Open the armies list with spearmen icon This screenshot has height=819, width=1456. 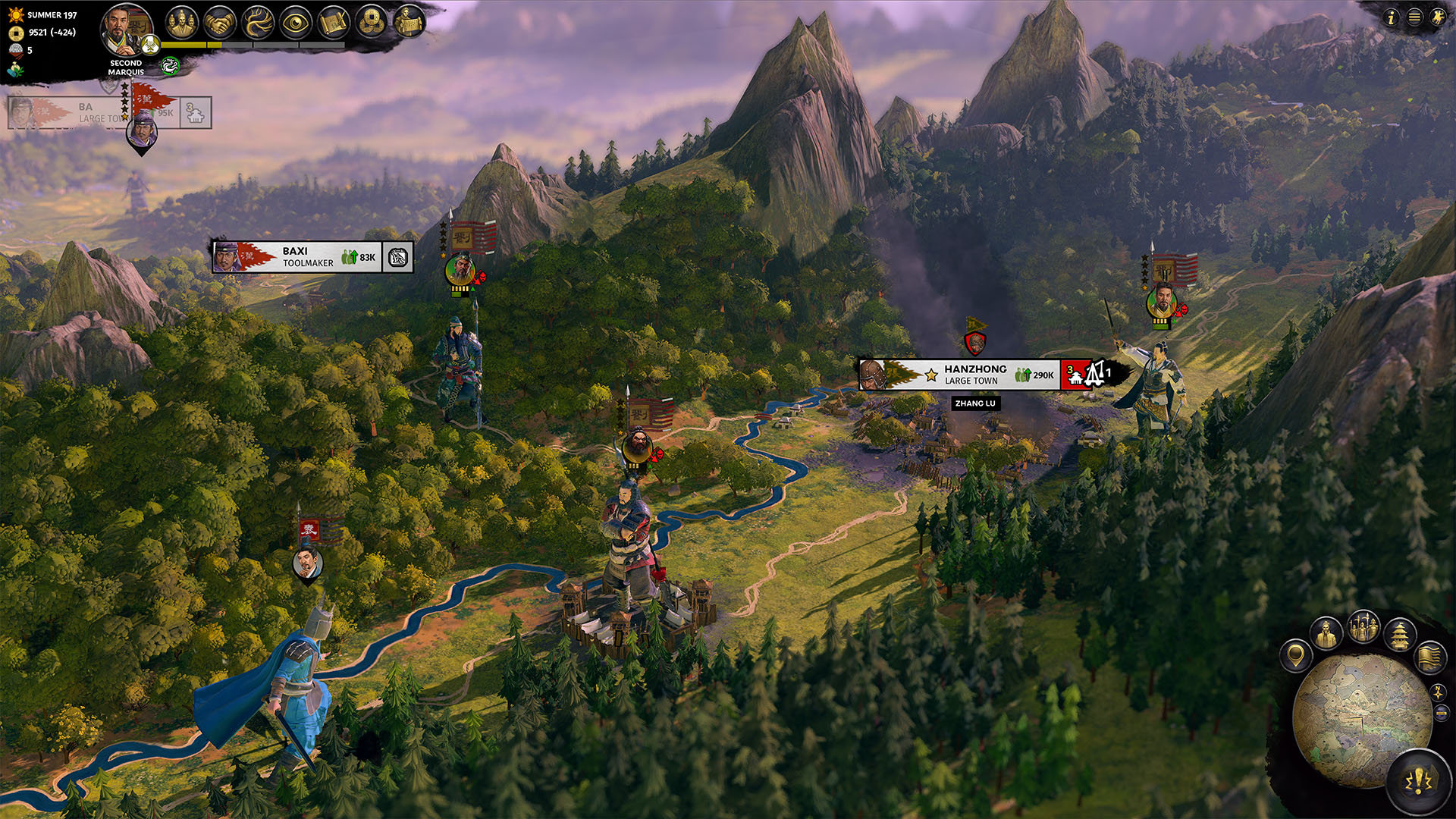coord(1363,629)
